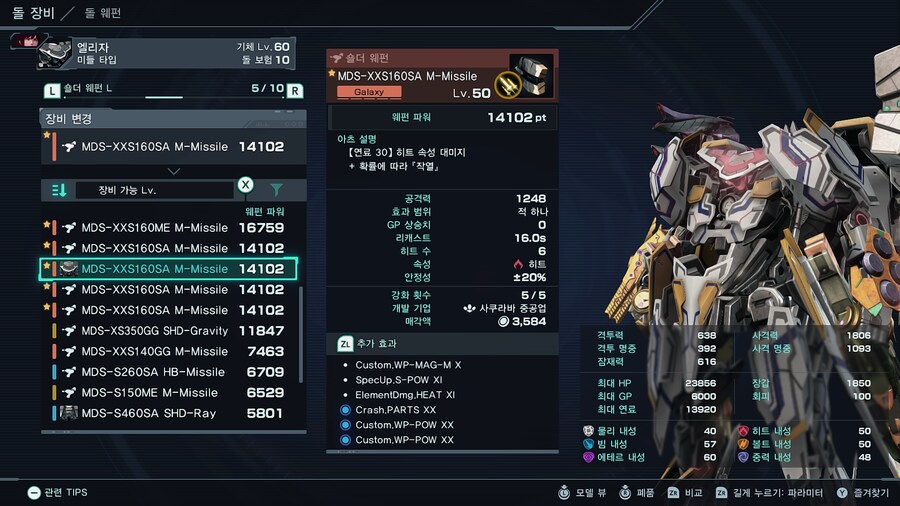900x506 pixels.
Task: Open the green funnel filter
Action: (276, 189)
